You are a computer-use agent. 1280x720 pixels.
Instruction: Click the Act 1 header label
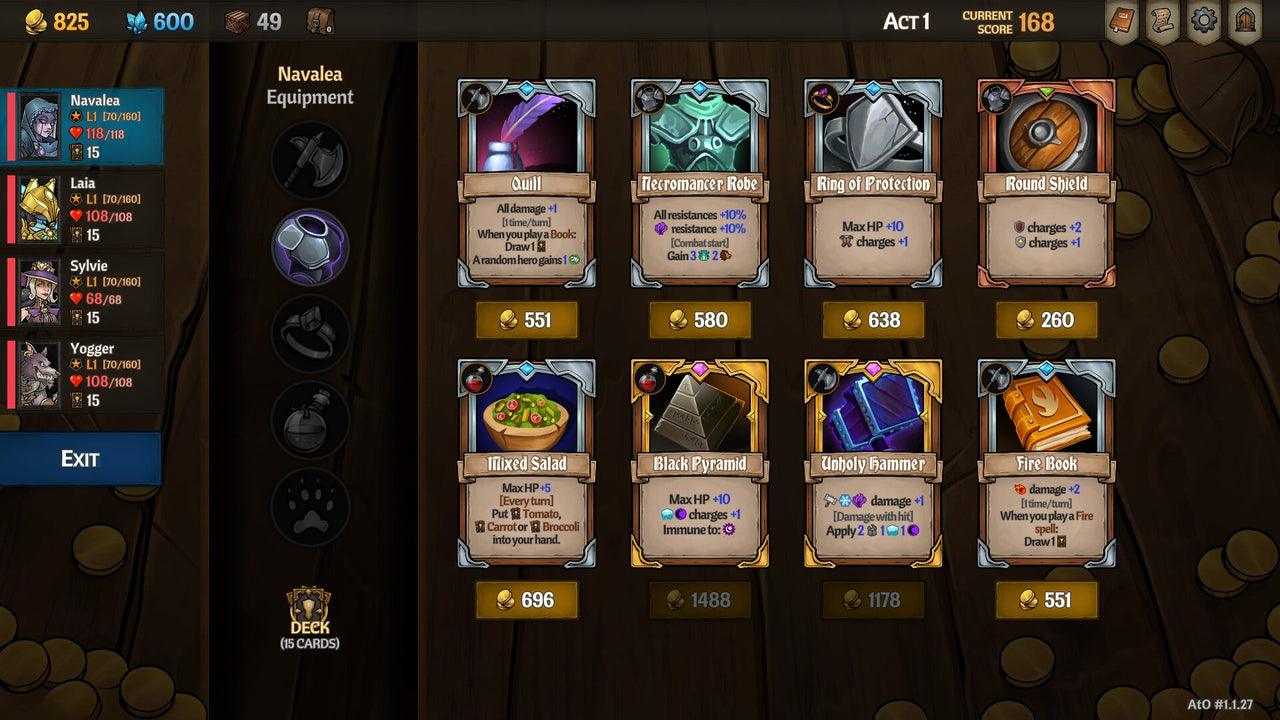click(906, 21)
